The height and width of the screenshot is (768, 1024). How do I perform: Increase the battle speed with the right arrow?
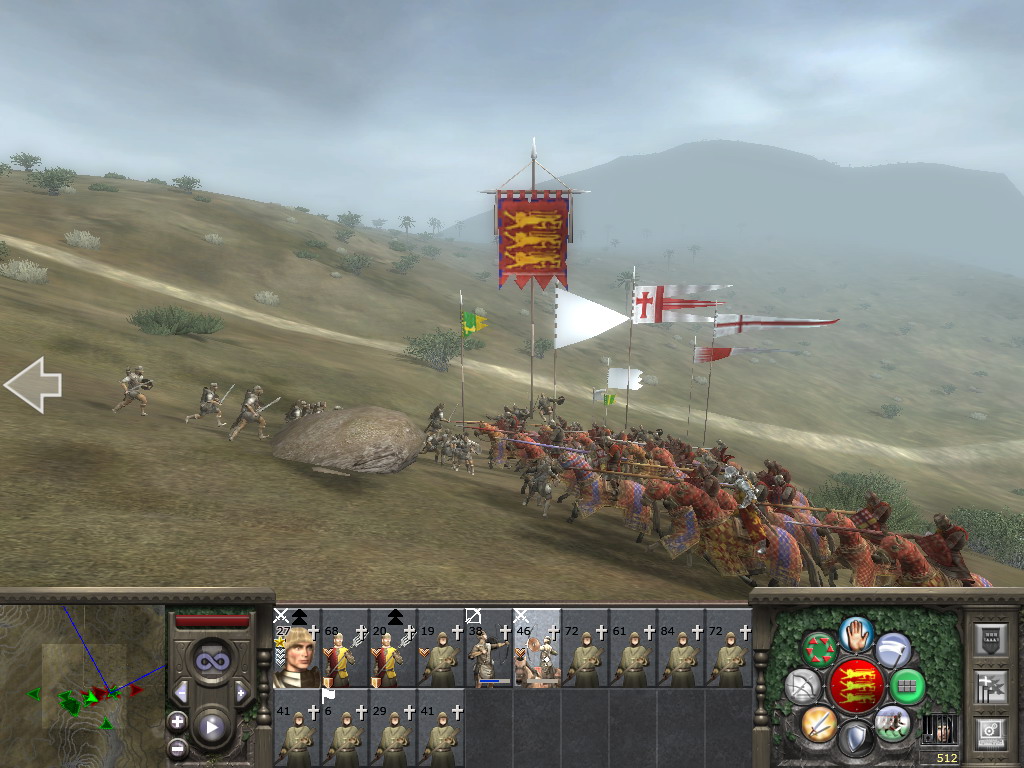pyautogui.click(x=241, y=692)
